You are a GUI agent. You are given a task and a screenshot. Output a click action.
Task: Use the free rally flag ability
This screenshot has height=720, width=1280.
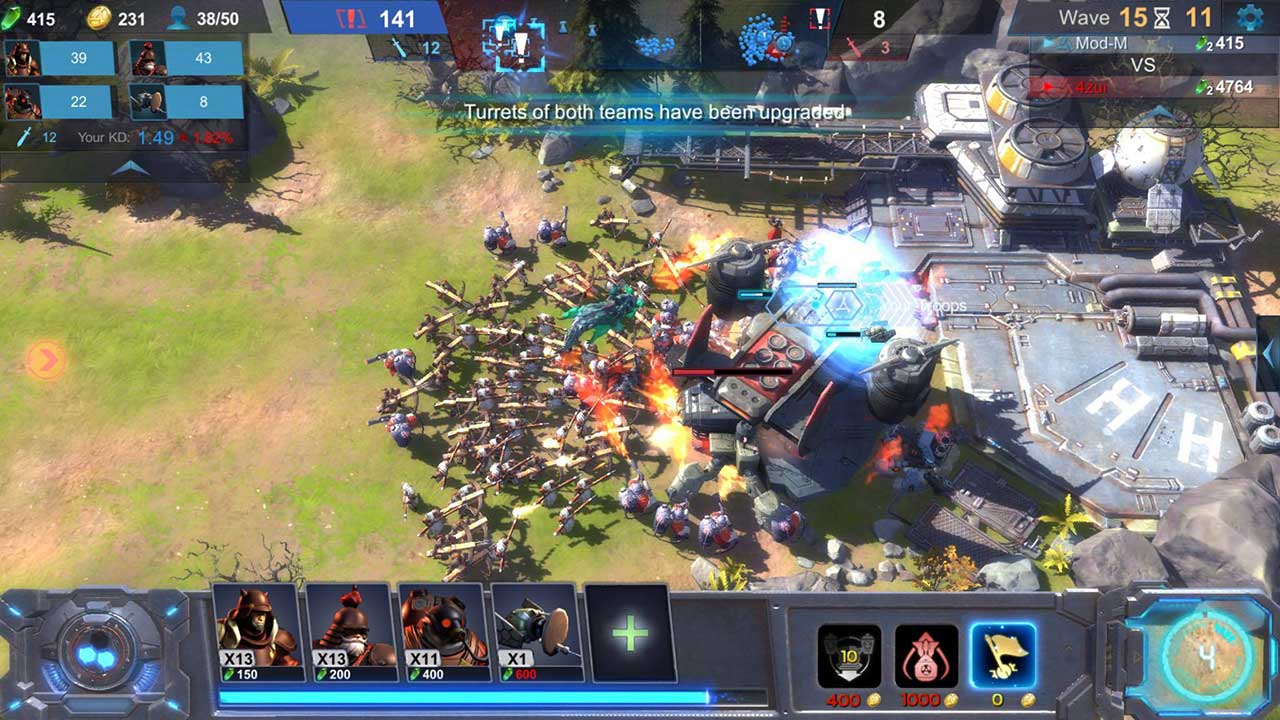1002,657
